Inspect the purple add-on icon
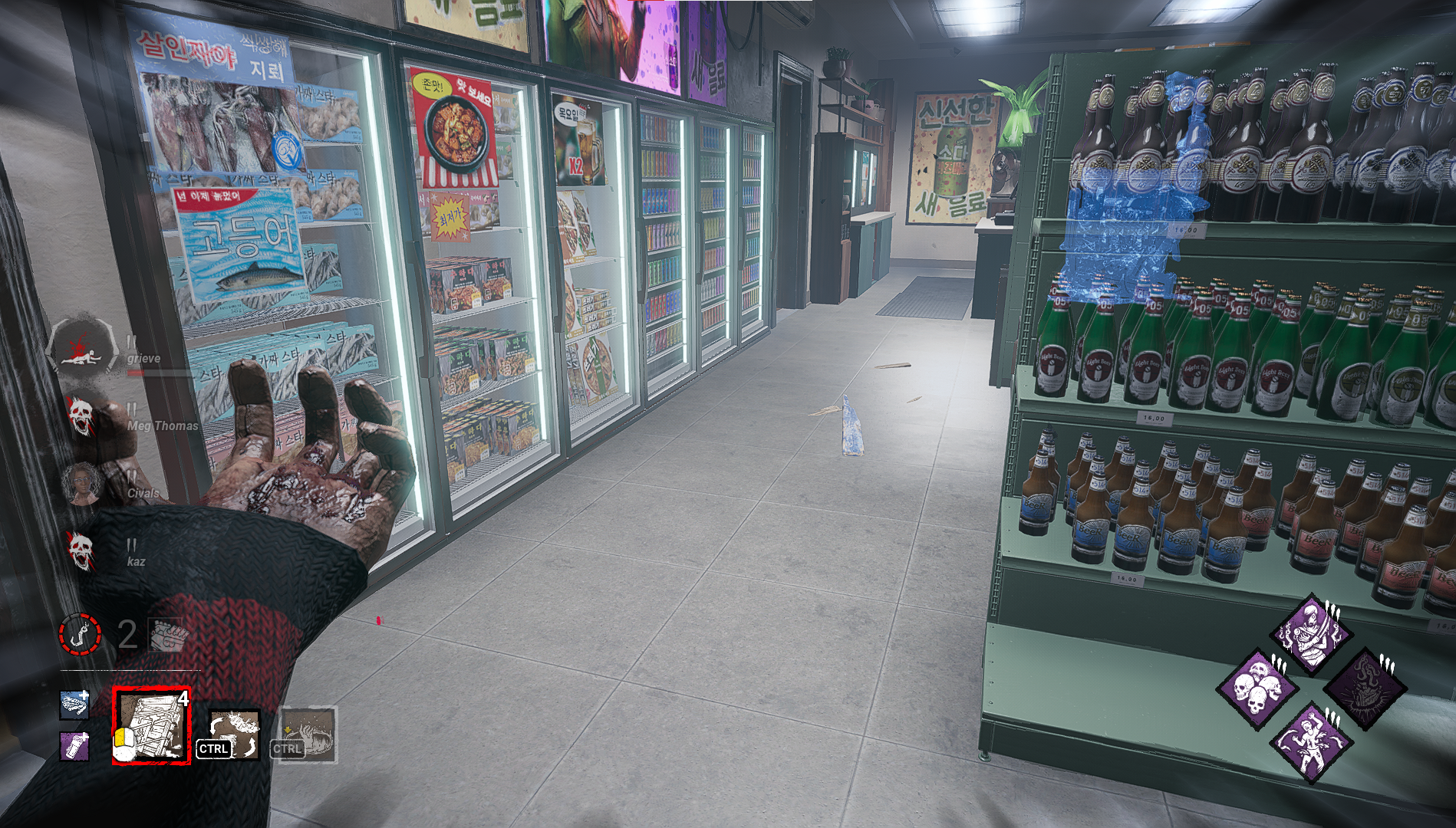 (74, 745)
